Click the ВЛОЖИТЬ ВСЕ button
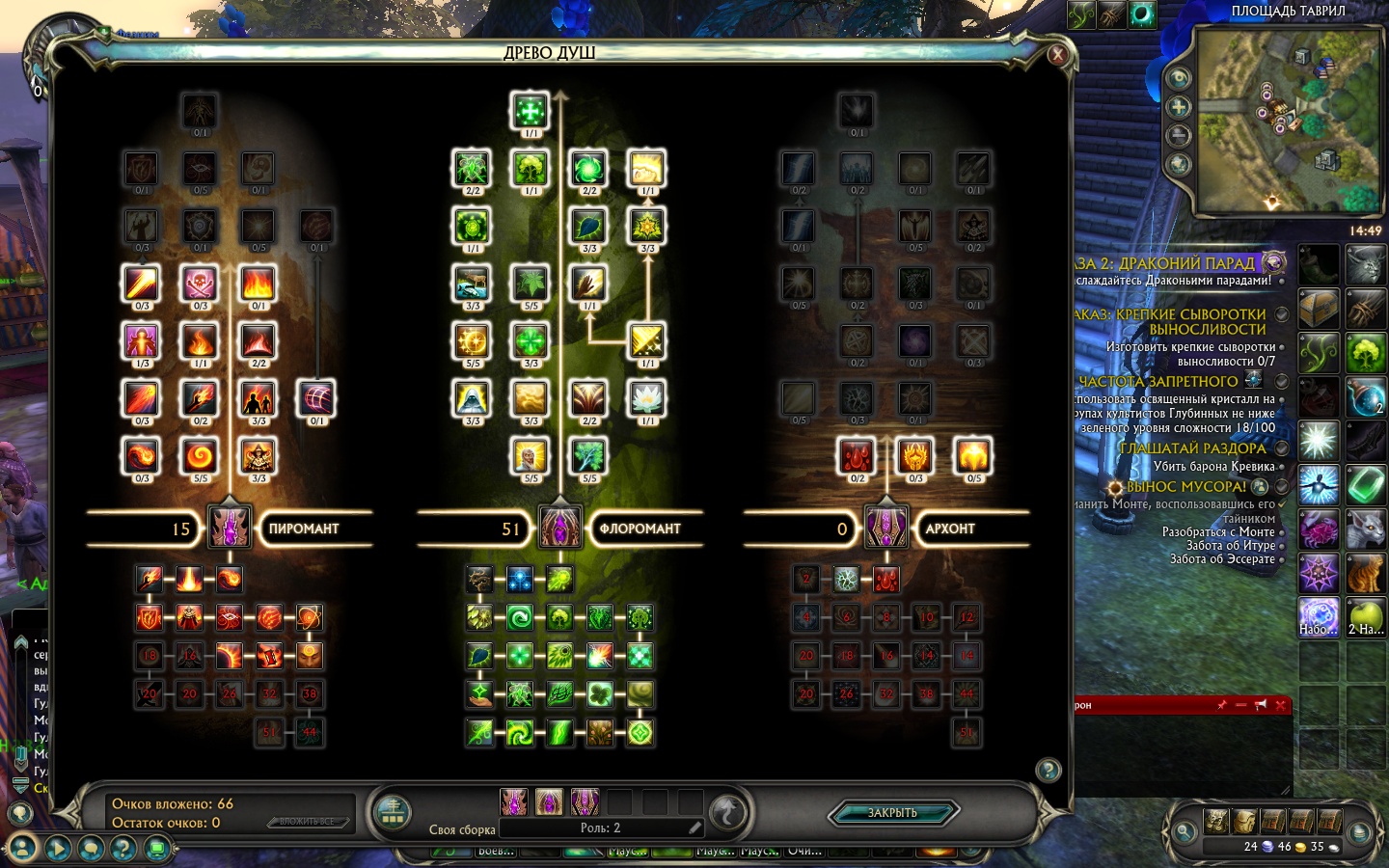The width and height of the screenshot is (1389, 868). pyautogui.click(x=307, y=822)
